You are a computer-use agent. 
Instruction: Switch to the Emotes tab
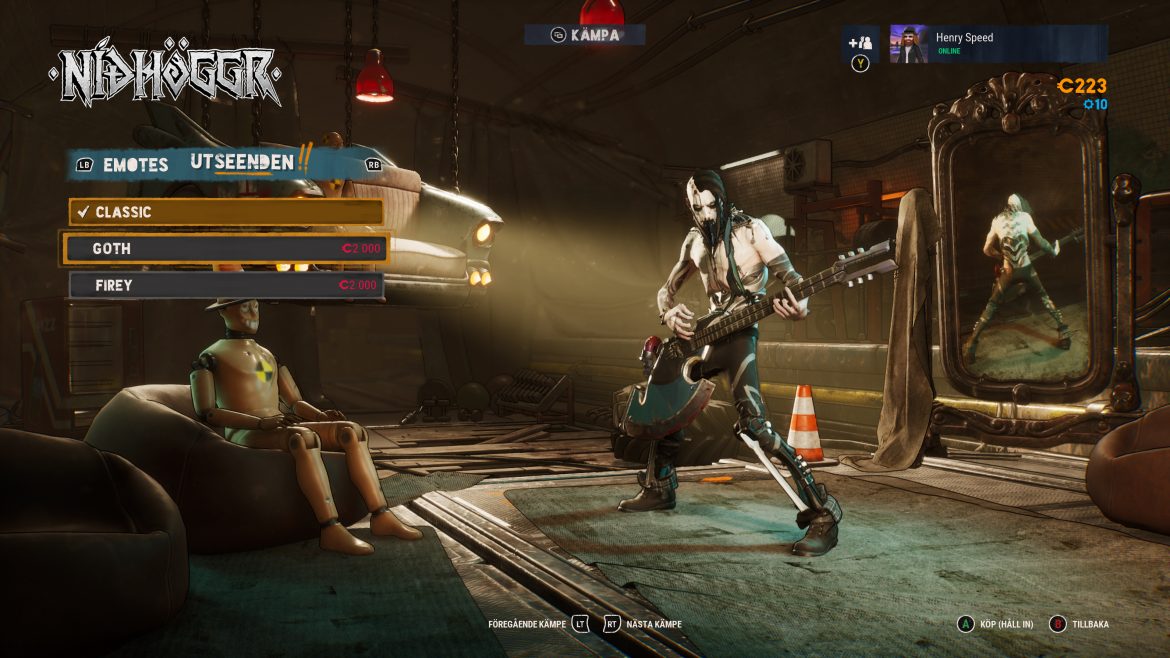click(135, 164)
